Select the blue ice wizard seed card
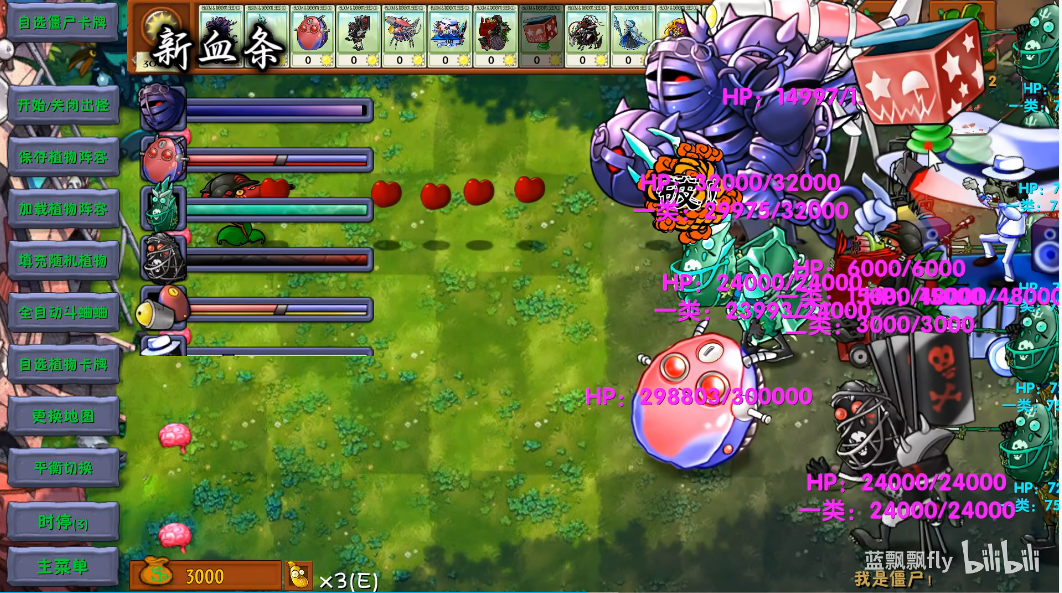This screenshot has height=593, width=1062. [x=630, y=37]
